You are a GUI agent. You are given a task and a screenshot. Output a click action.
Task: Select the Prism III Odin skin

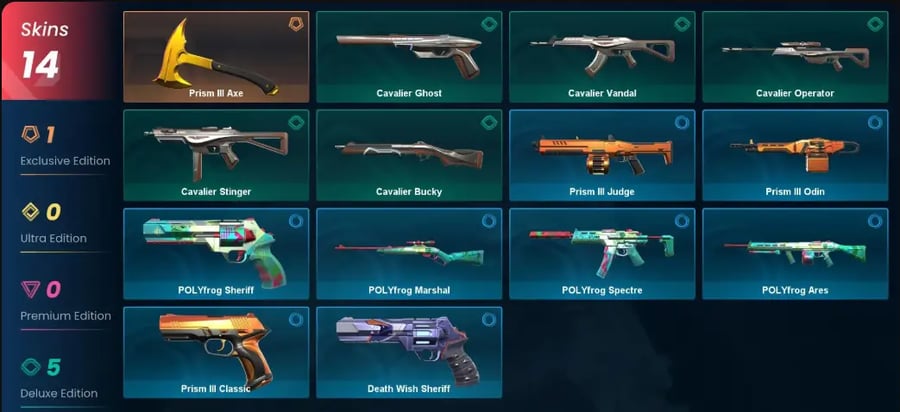point(795,155)
